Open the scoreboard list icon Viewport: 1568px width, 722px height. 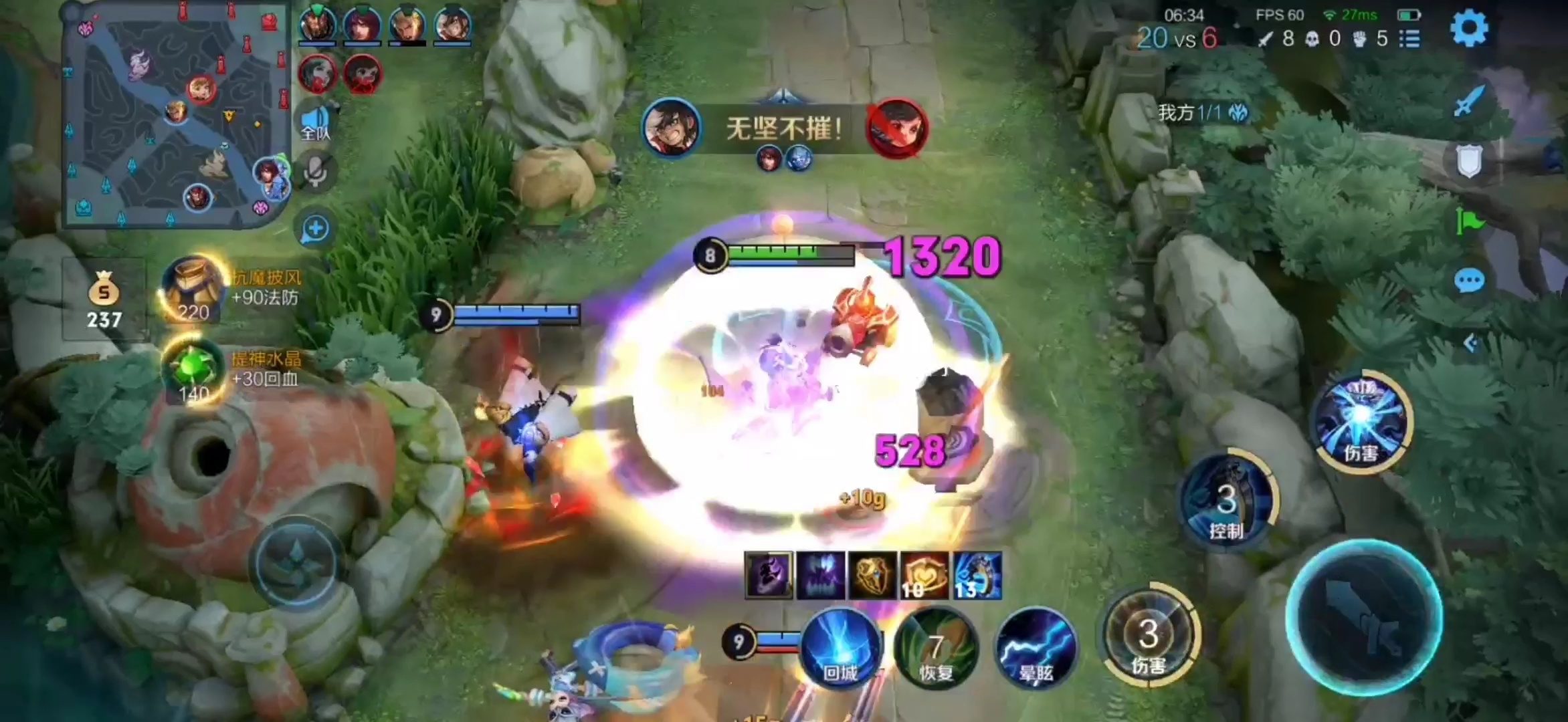point(1409,39)
